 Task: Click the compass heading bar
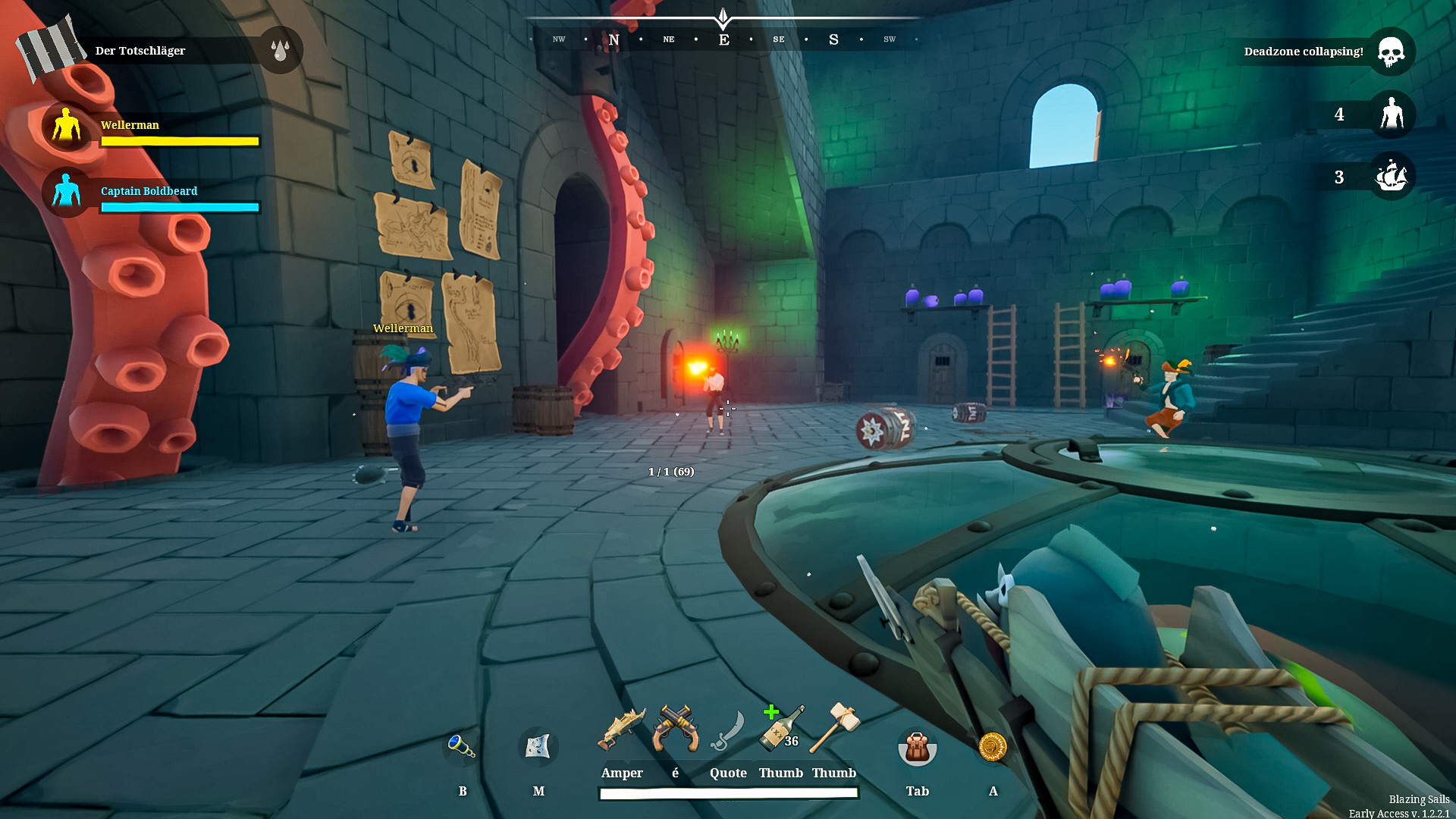click(724, 39)
